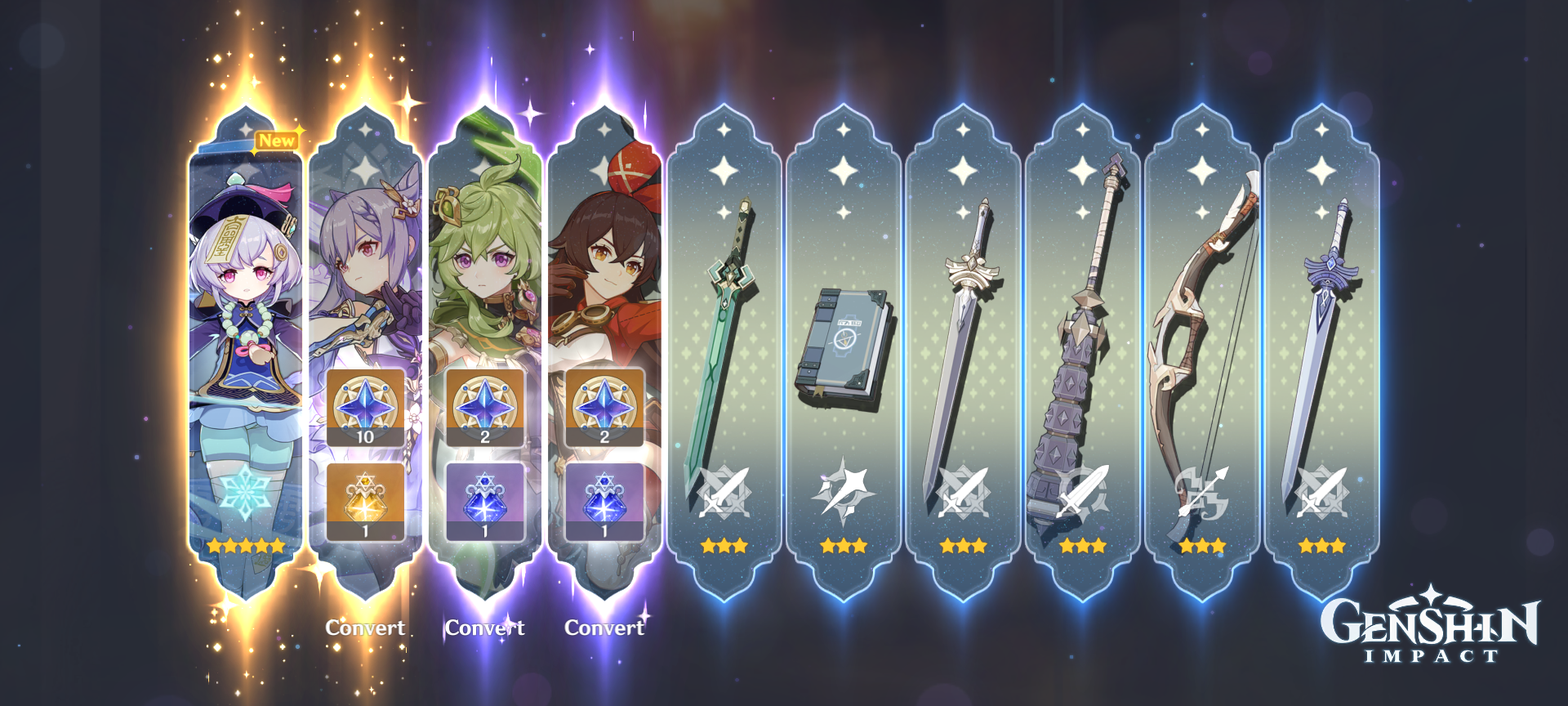Click the New badge on Qiqi's banner
1568x706 pixels.
point(277,139)
